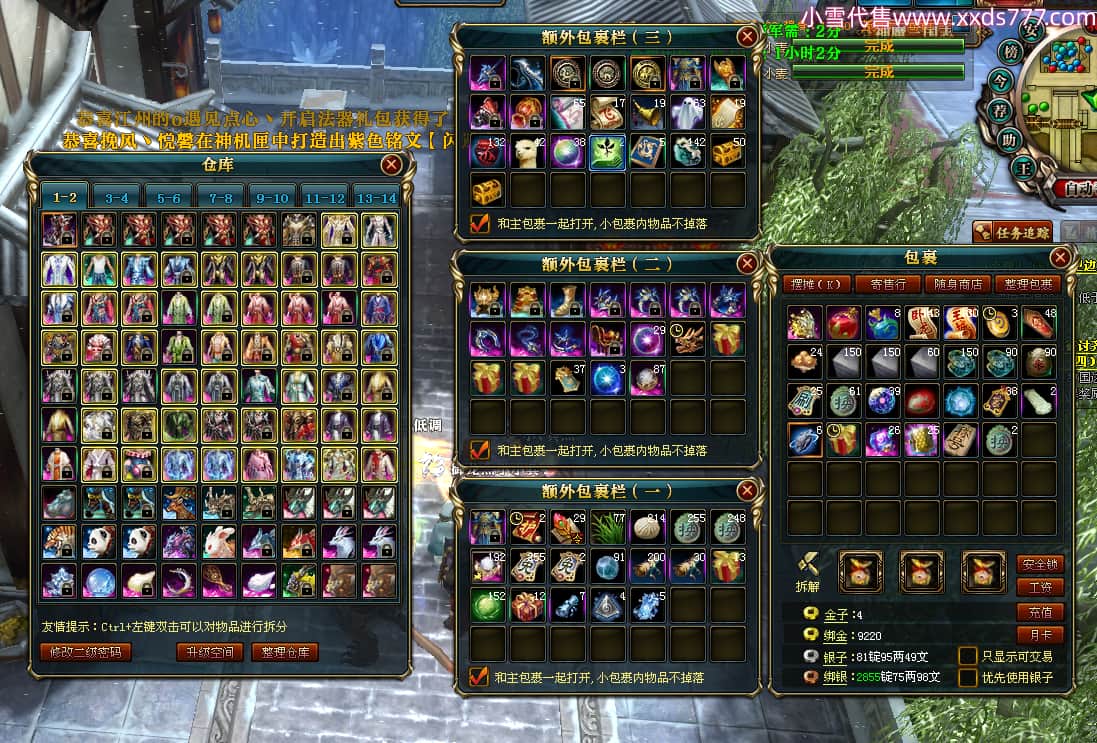Toggle the 只显示可交易 checkbox
The width and height of the screenshot is (1097, 743).
(x=968, y=656)
